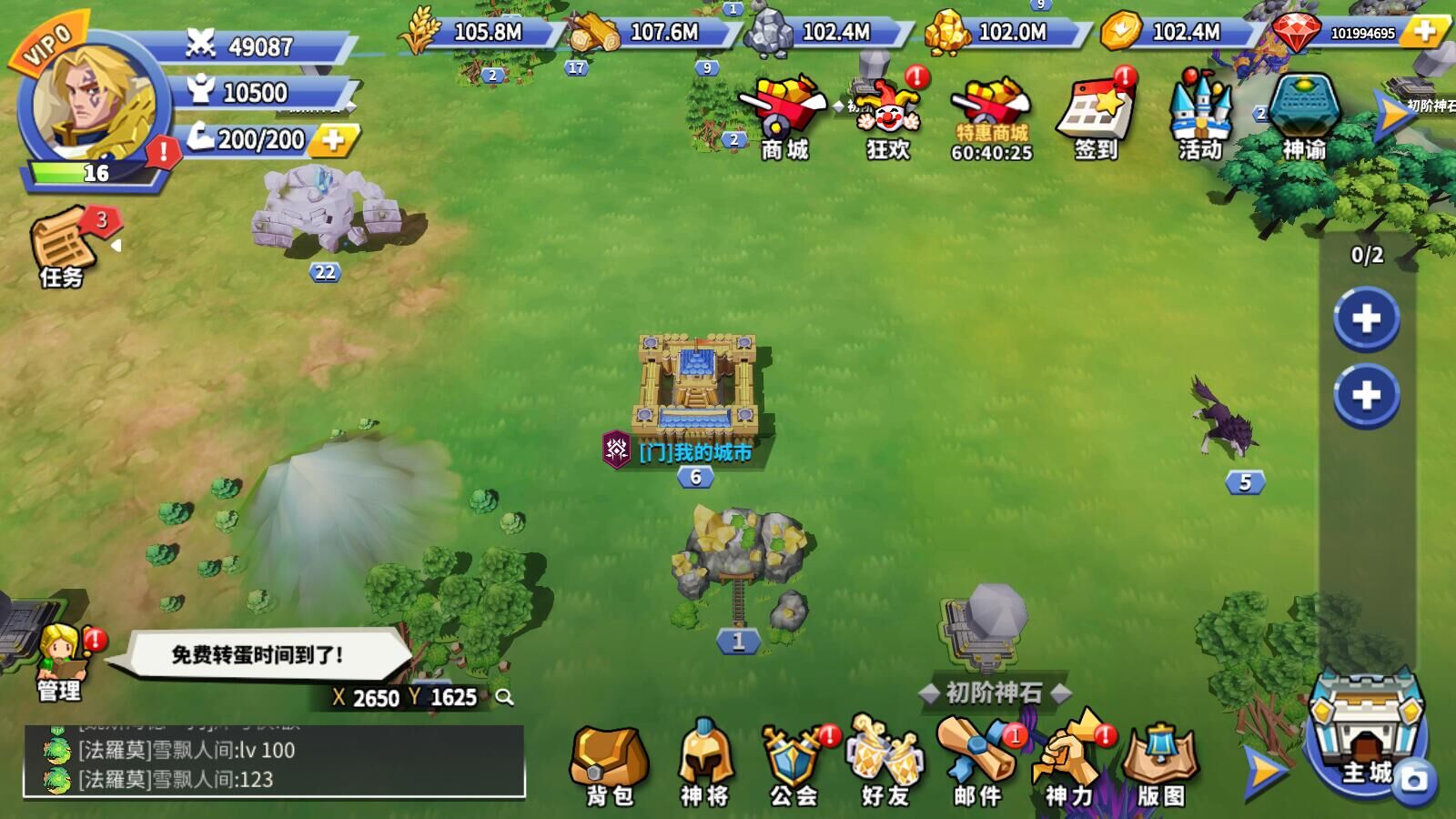This screenshot has height=819, width=1456.
Task: Add stamina with the 200/200 plus button
Action: pos(334,140)
